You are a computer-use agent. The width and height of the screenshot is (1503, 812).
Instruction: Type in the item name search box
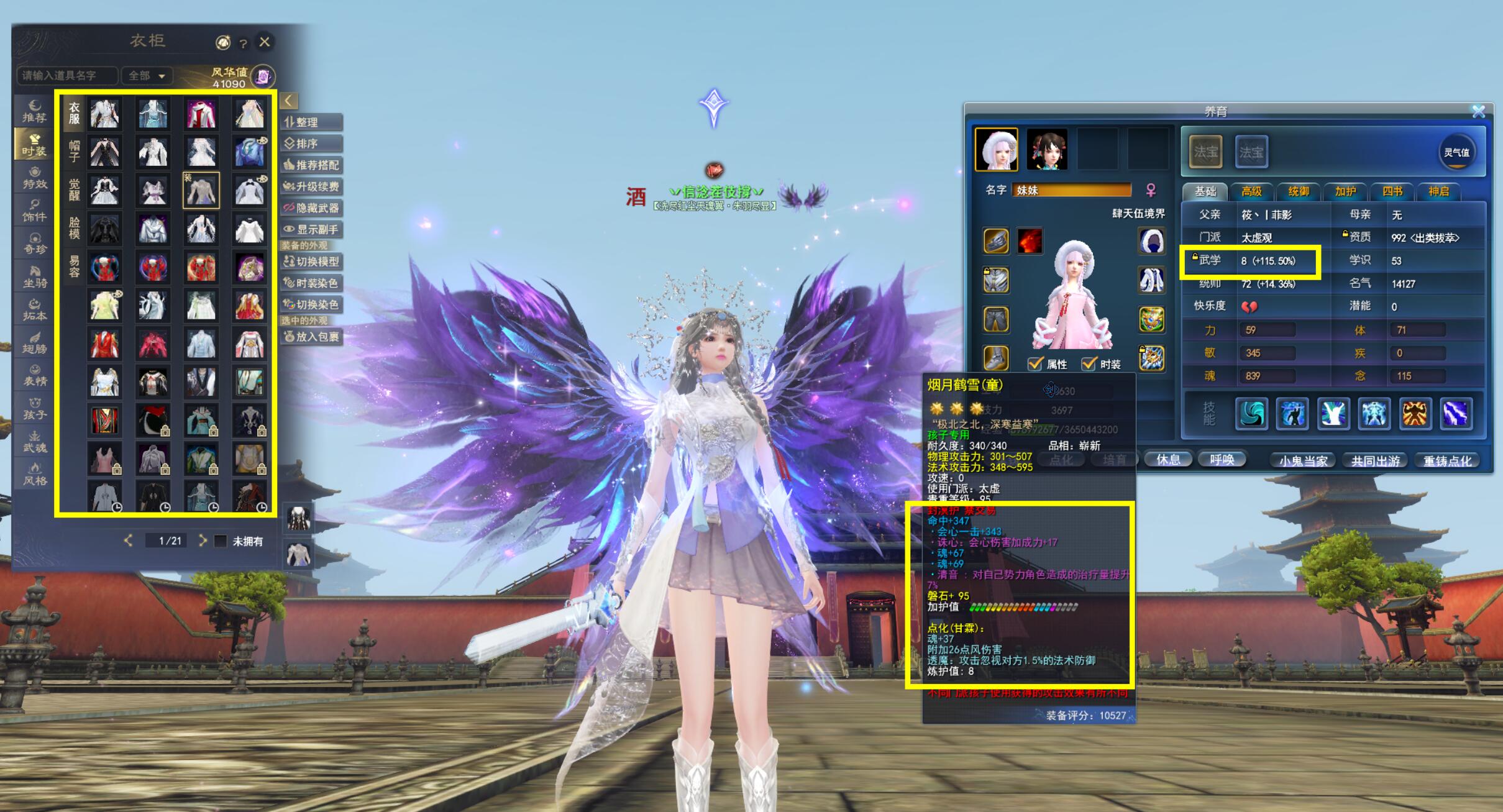(x=67, y=76)
